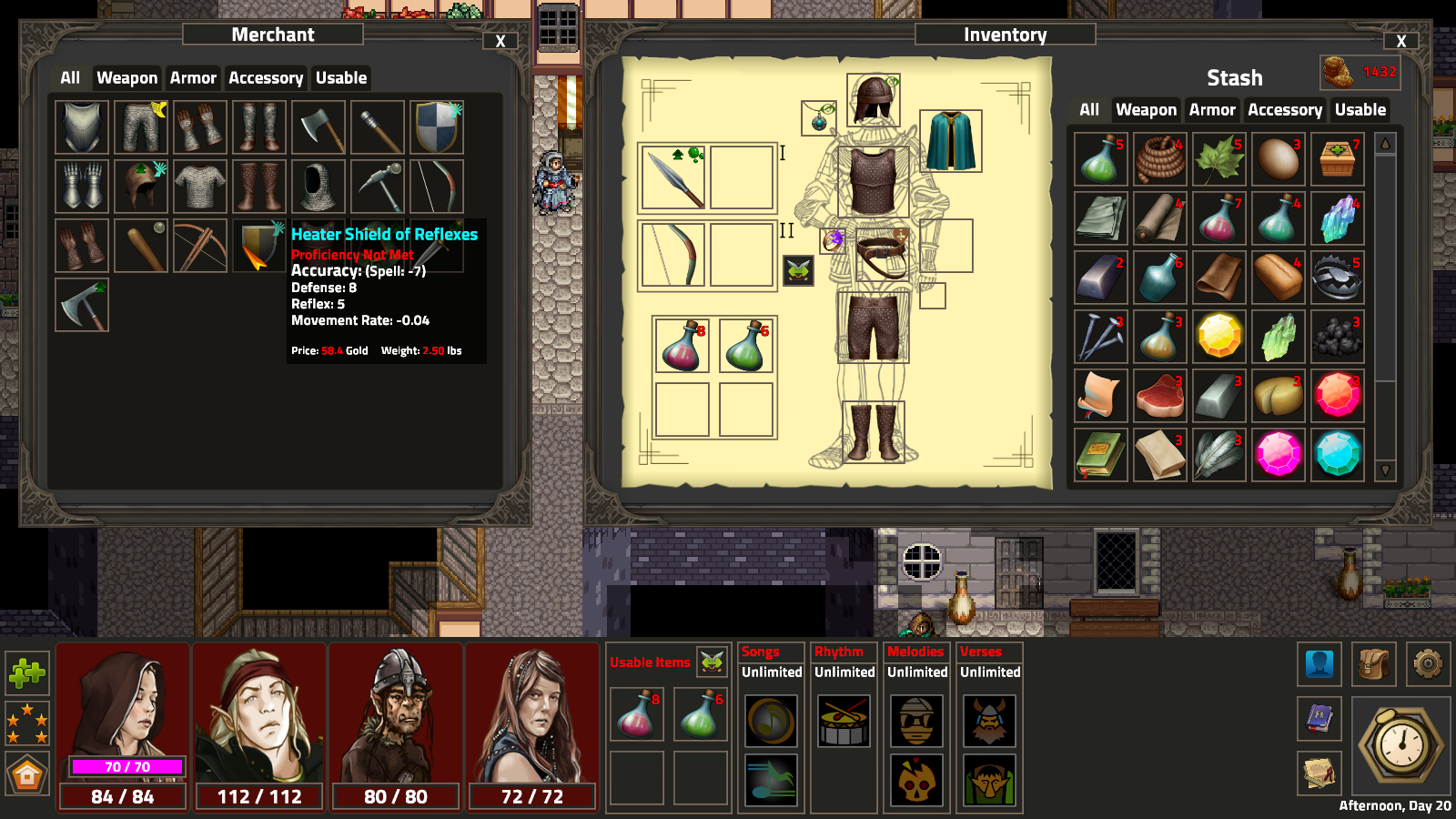The height and width of the screenshot is (819, 1456).
Task: Choose the merchant's chainmail shirt
Action: (200, 187)
